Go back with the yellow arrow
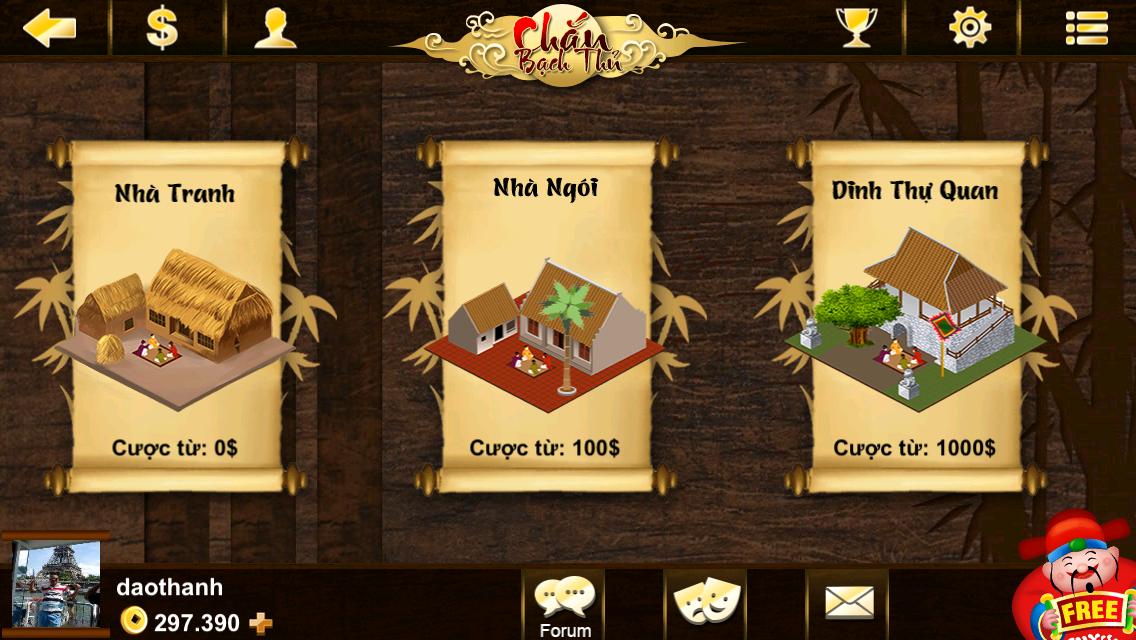 pos(50,27)
